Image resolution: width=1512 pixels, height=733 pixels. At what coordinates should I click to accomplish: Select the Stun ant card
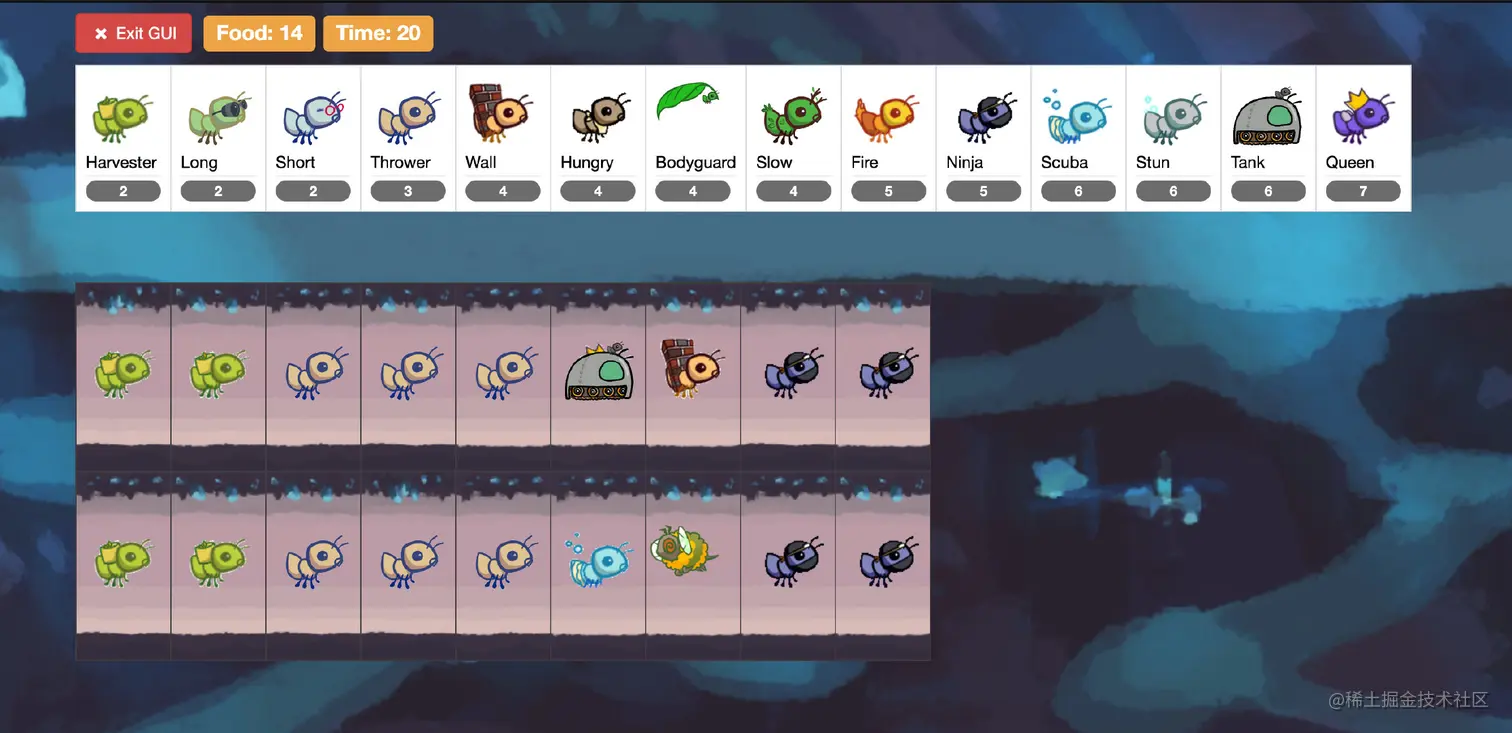point(1173,138)
